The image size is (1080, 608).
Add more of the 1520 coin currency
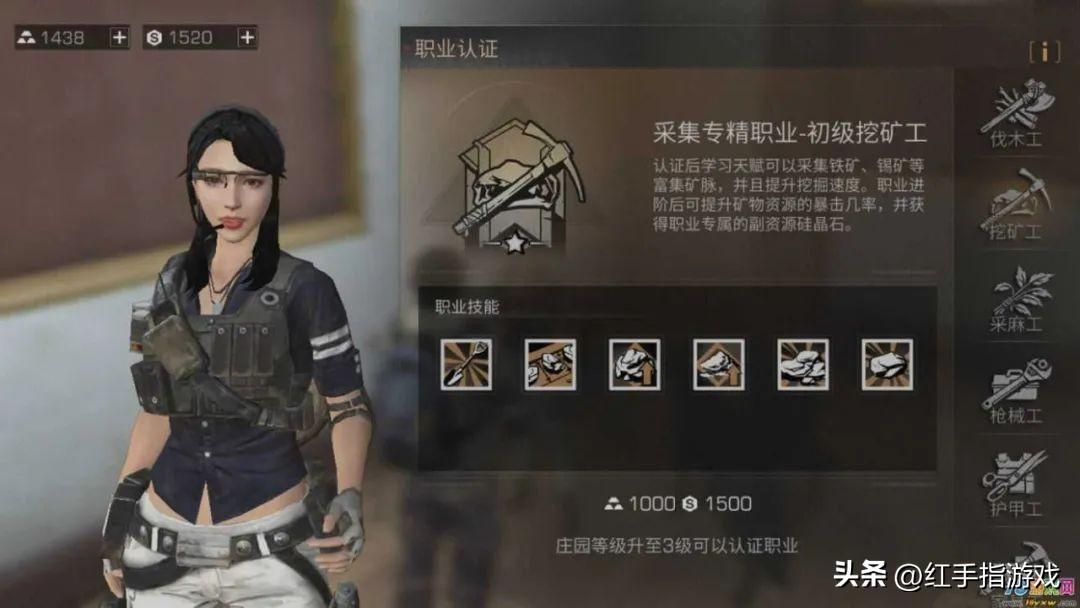247,38
